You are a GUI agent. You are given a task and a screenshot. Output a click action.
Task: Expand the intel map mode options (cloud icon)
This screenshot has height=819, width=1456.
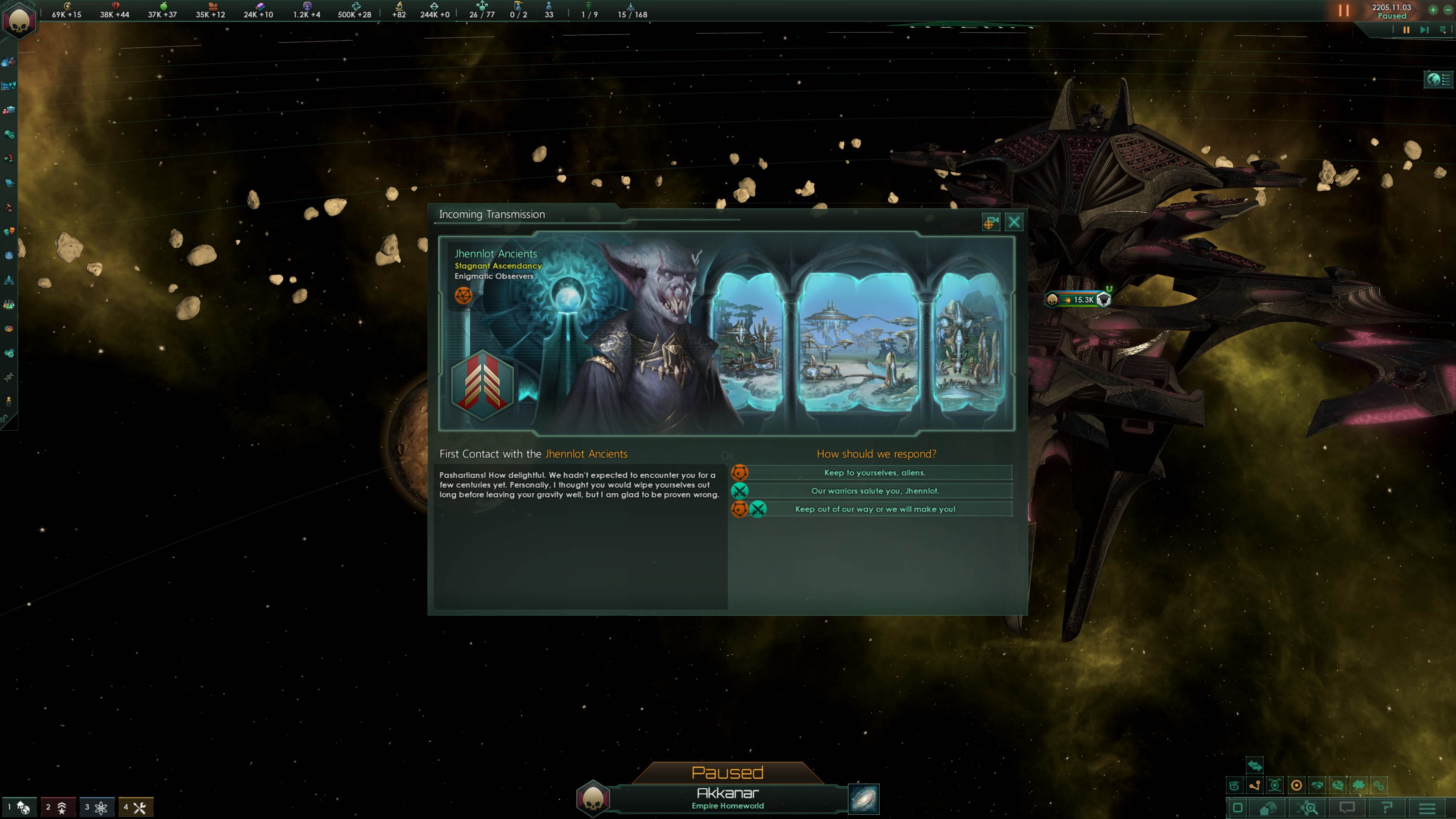1359,785
